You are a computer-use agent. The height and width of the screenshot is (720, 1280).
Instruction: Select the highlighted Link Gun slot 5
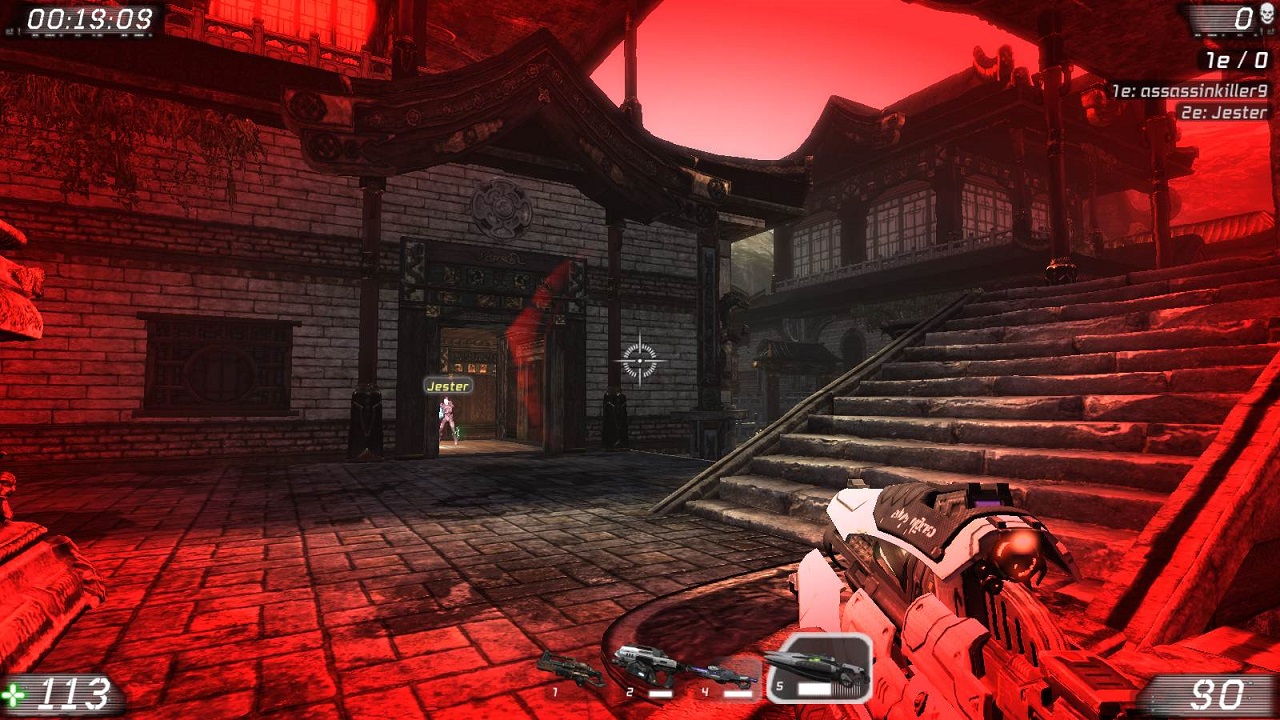click(x=819, y=668)
